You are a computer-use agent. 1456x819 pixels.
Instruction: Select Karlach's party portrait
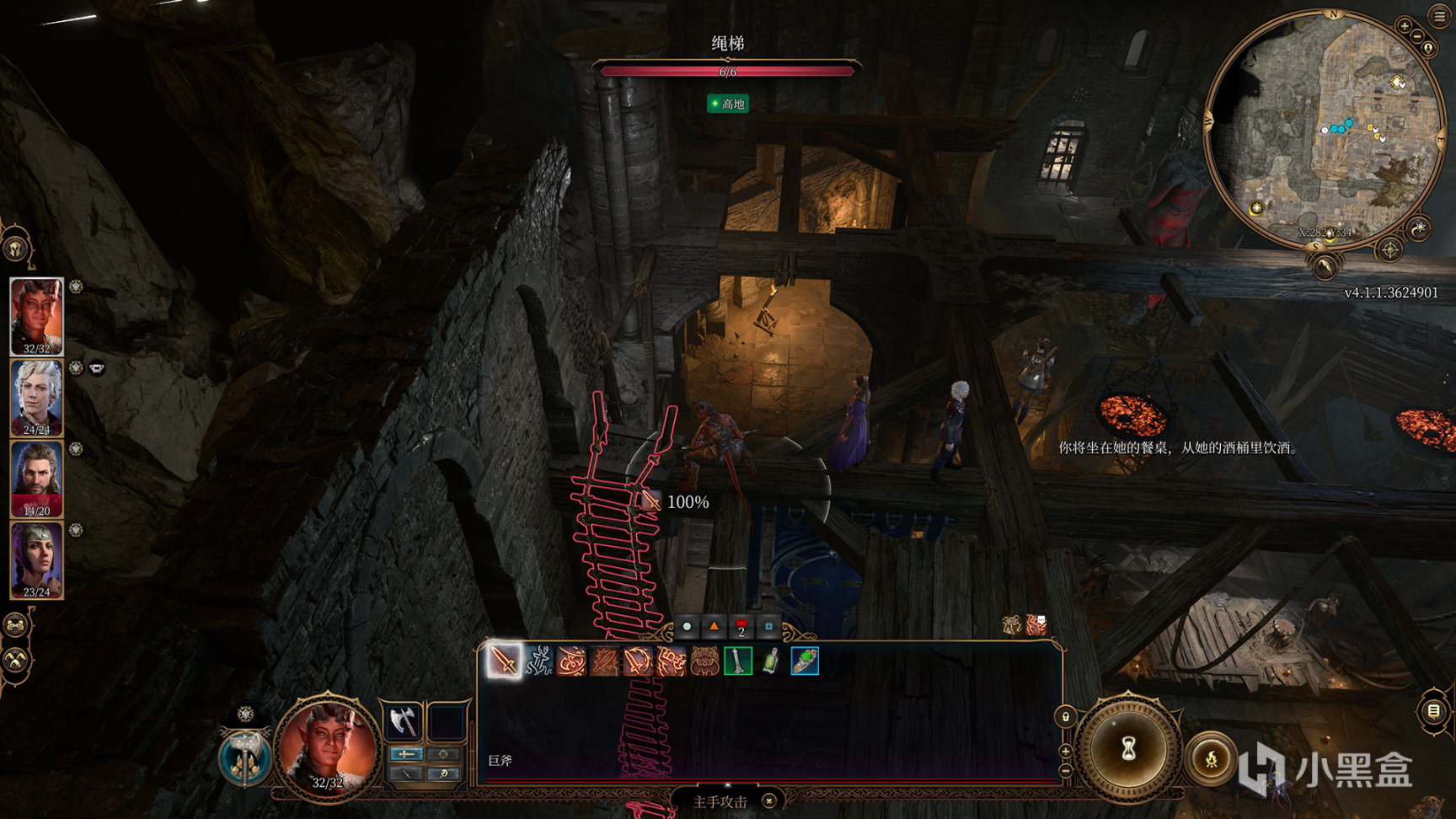click(36, 316)
